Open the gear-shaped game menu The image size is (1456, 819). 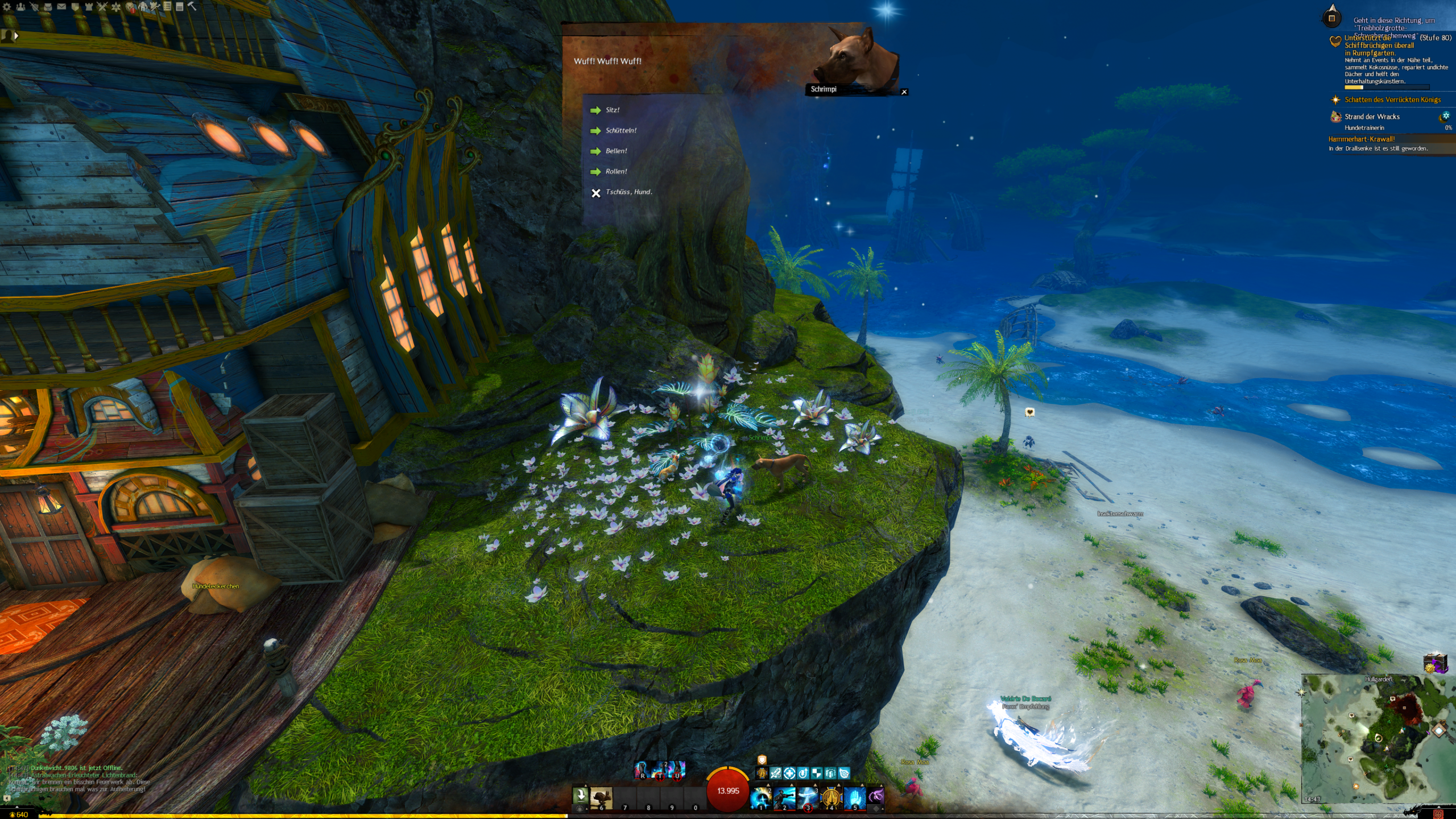[7, 7]
